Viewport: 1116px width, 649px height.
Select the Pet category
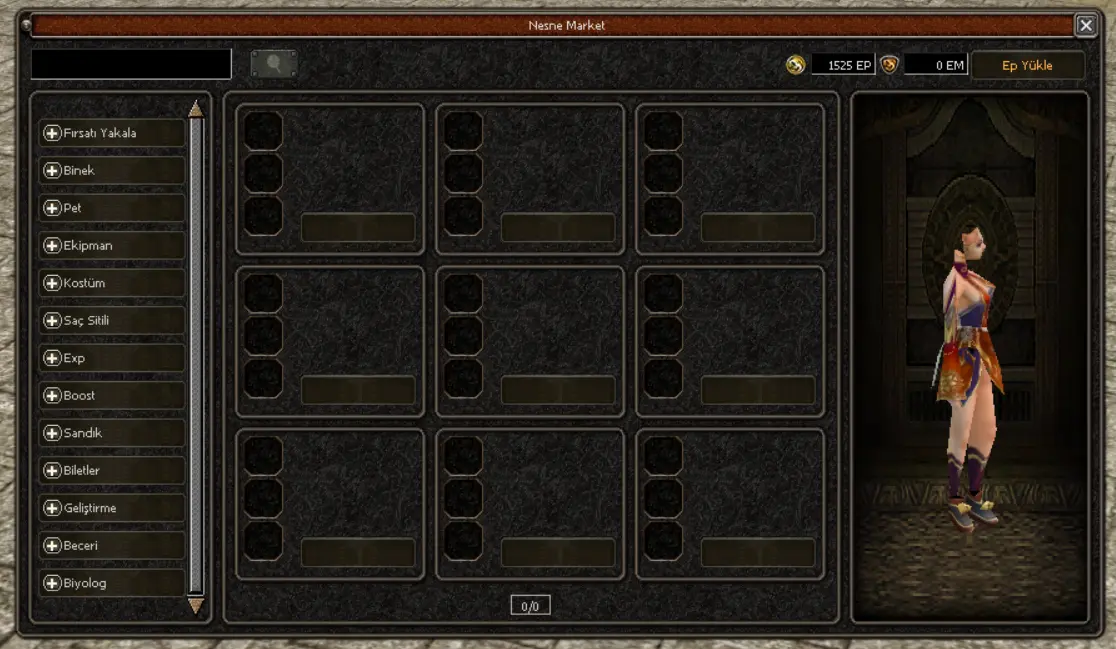[x=111, y=208]
